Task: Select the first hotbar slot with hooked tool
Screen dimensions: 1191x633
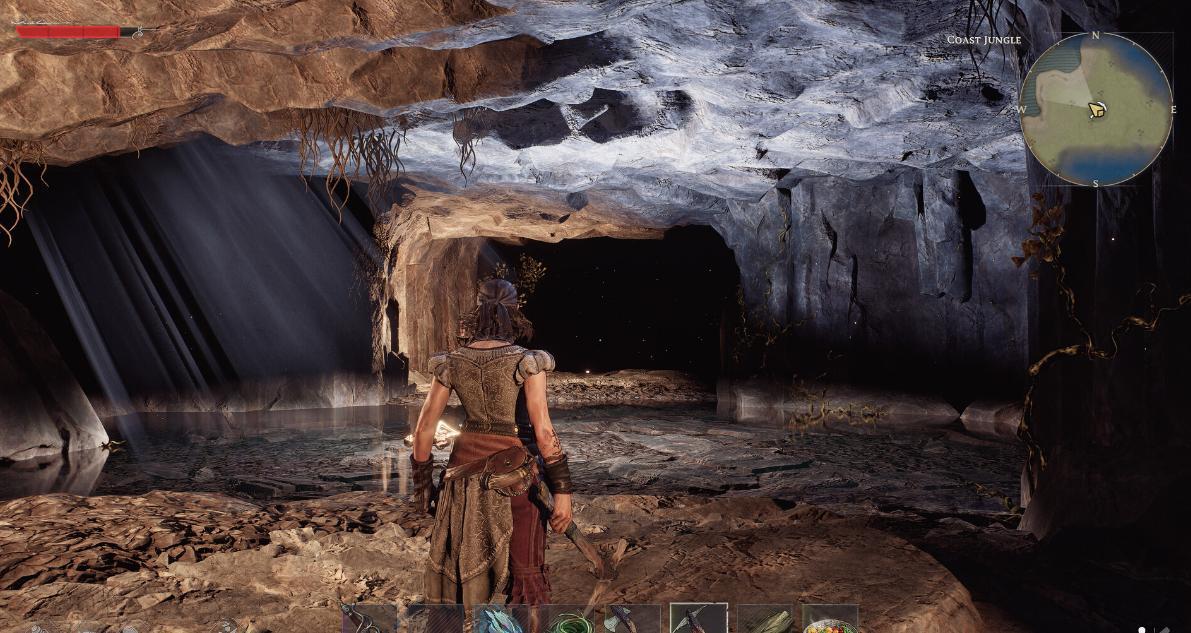Action: pyautogui.click(x=369, y=620)
